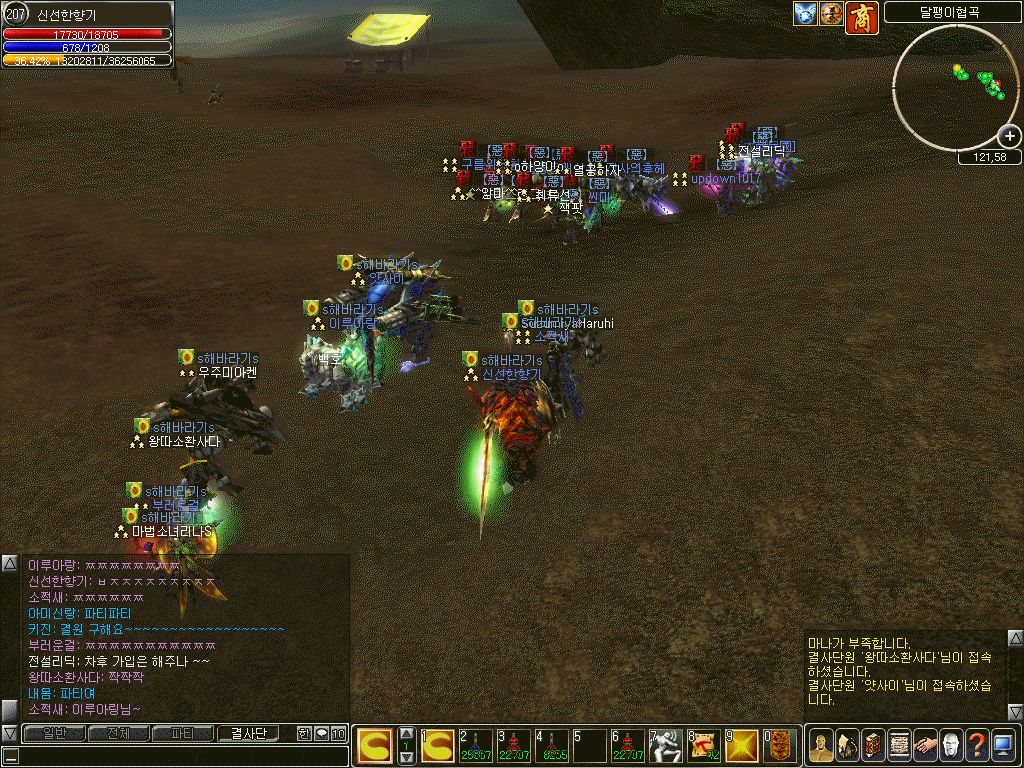
Task: Open the help question mark icon
Action: (976, 744)
